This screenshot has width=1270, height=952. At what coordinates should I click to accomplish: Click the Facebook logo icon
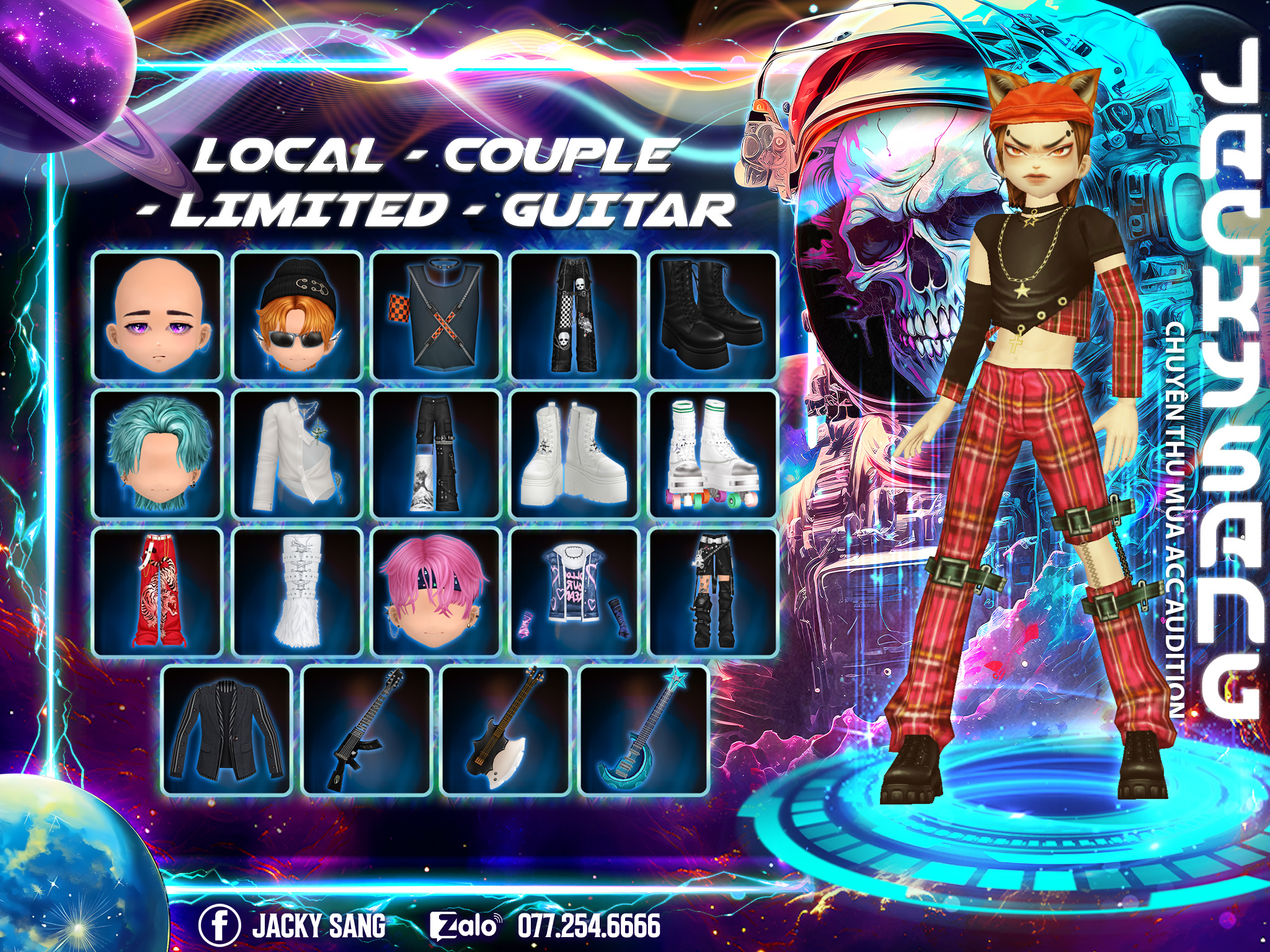(220, 925)
